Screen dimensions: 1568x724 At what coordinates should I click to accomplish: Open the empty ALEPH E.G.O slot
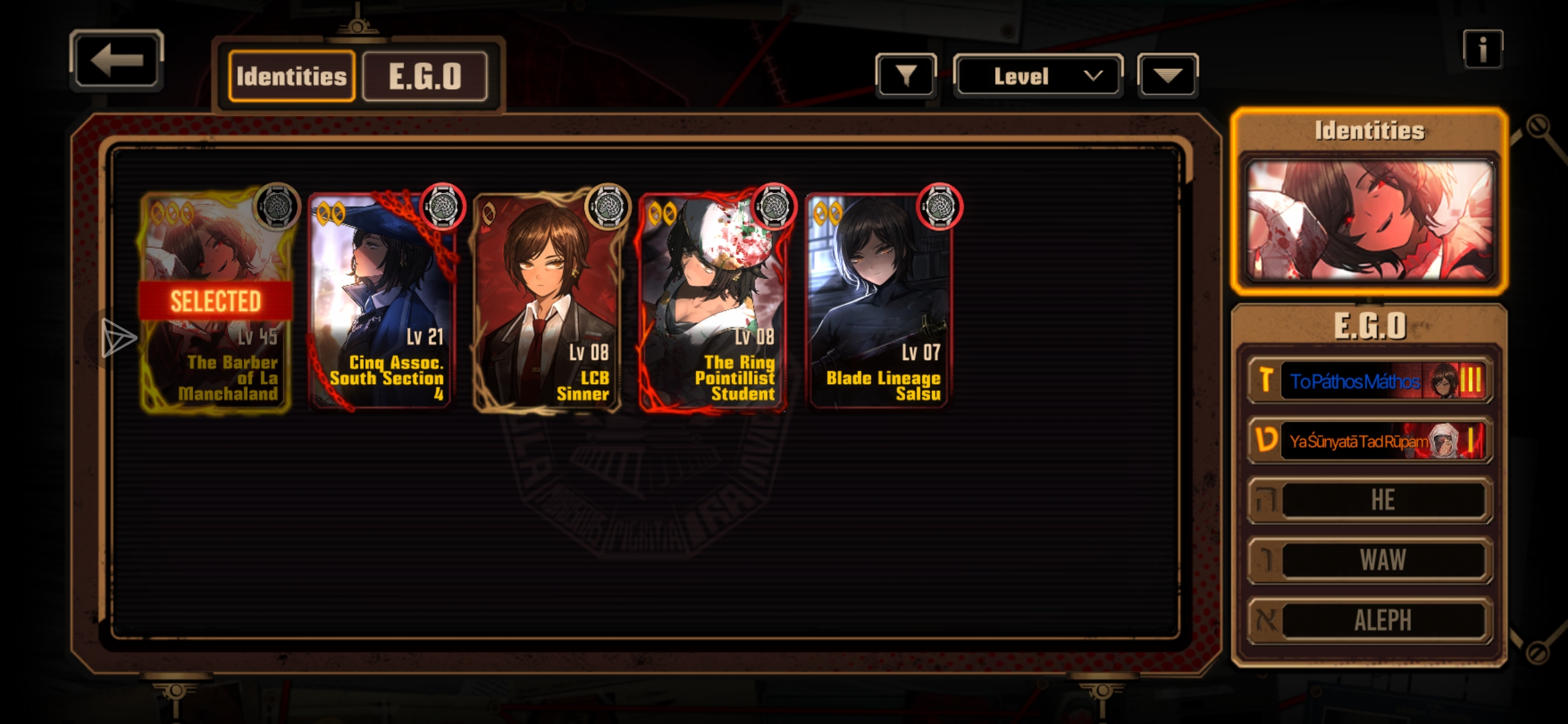1370,620
